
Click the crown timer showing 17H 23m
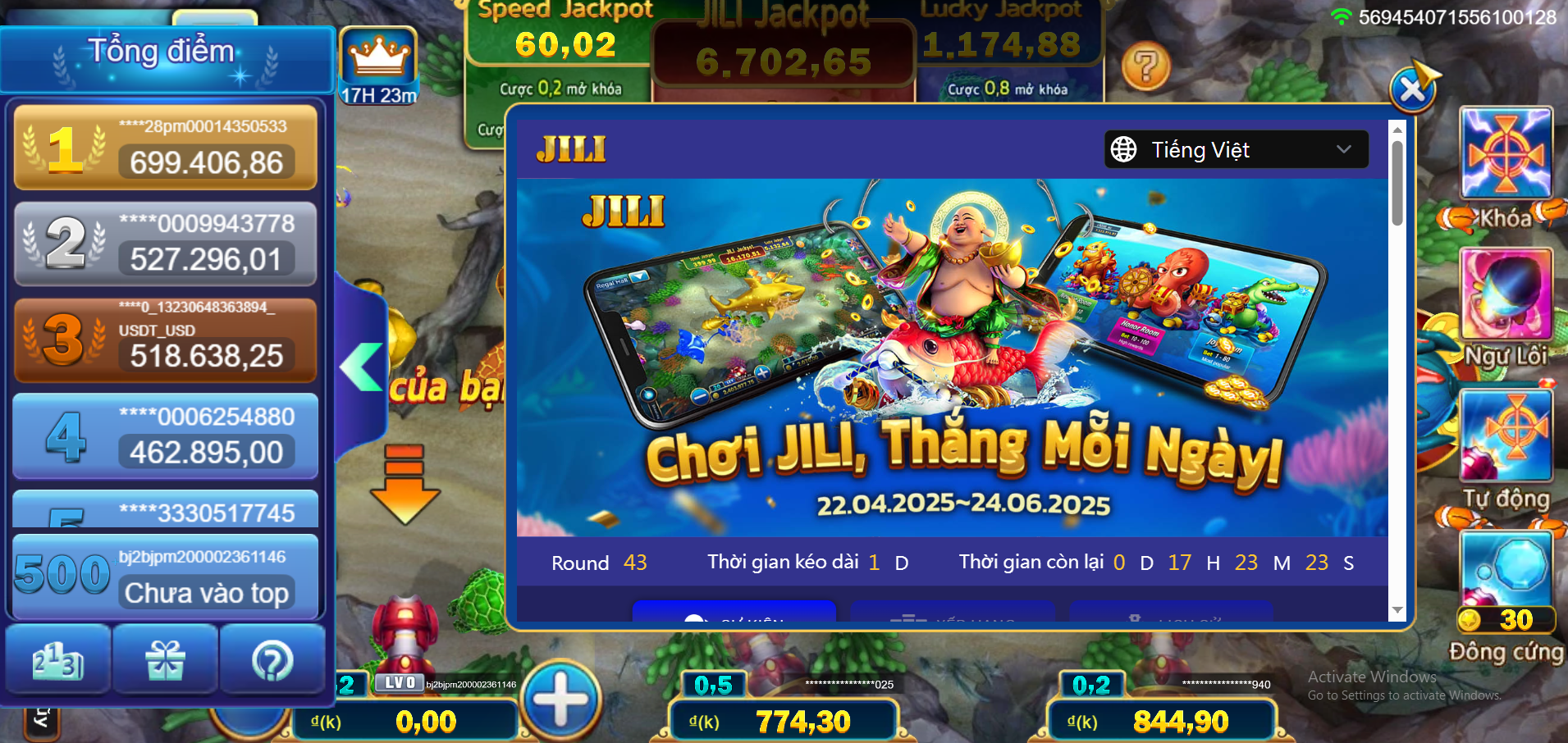coord(379,59)
